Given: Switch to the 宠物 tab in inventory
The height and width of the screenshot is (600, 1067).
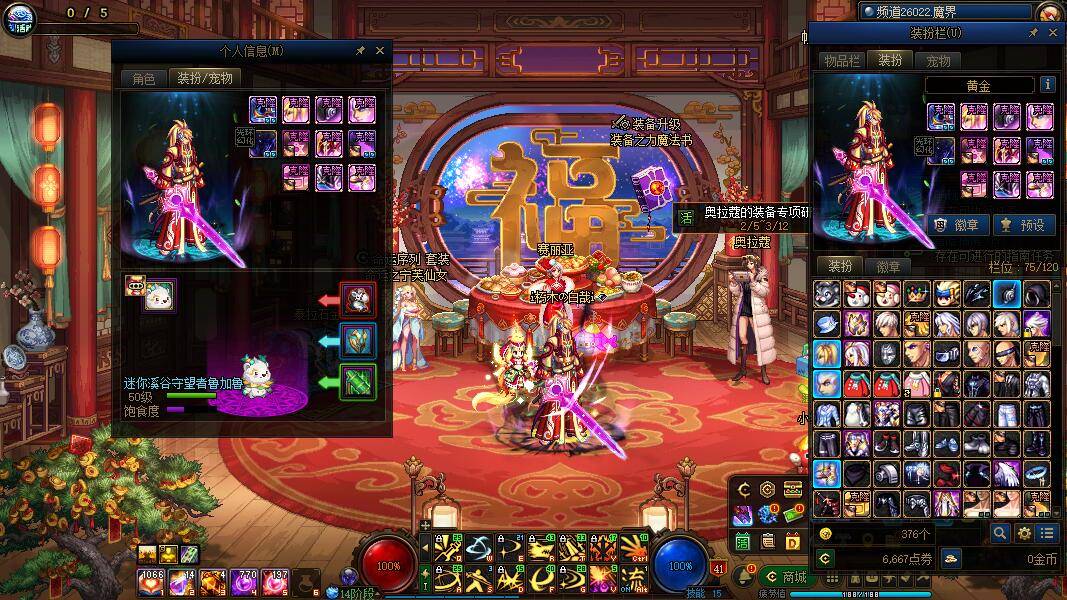Looking at the screenshot, I should click(937, 61).
